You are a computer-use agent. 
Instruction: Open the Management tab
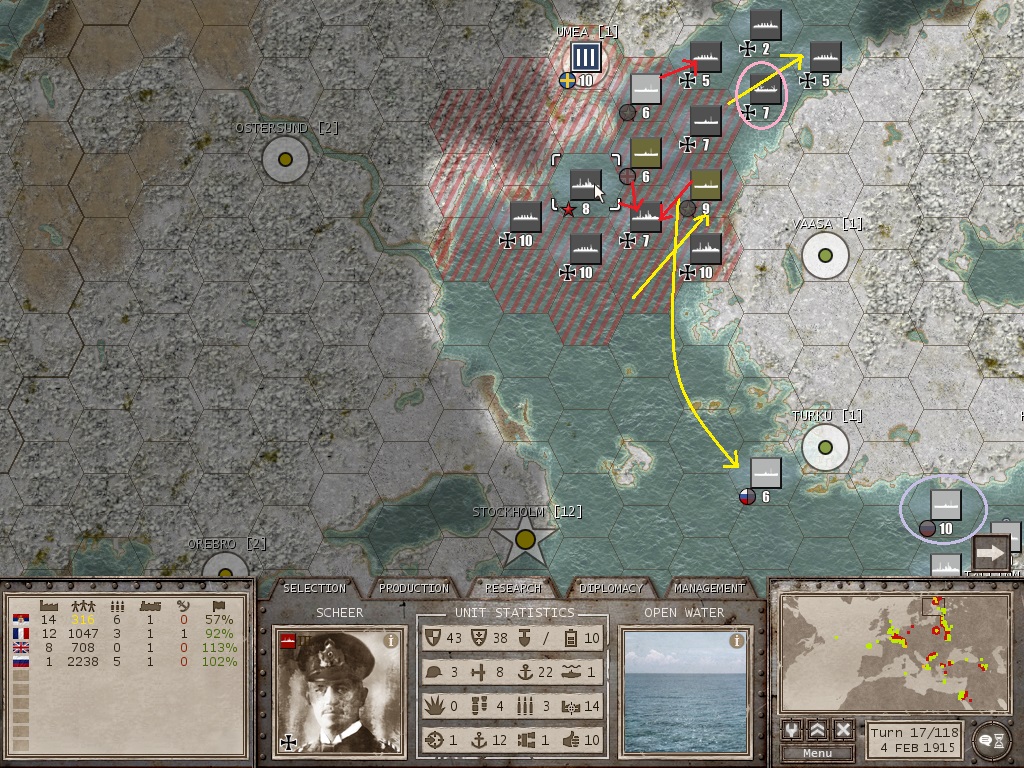click(x=709, y=588)
